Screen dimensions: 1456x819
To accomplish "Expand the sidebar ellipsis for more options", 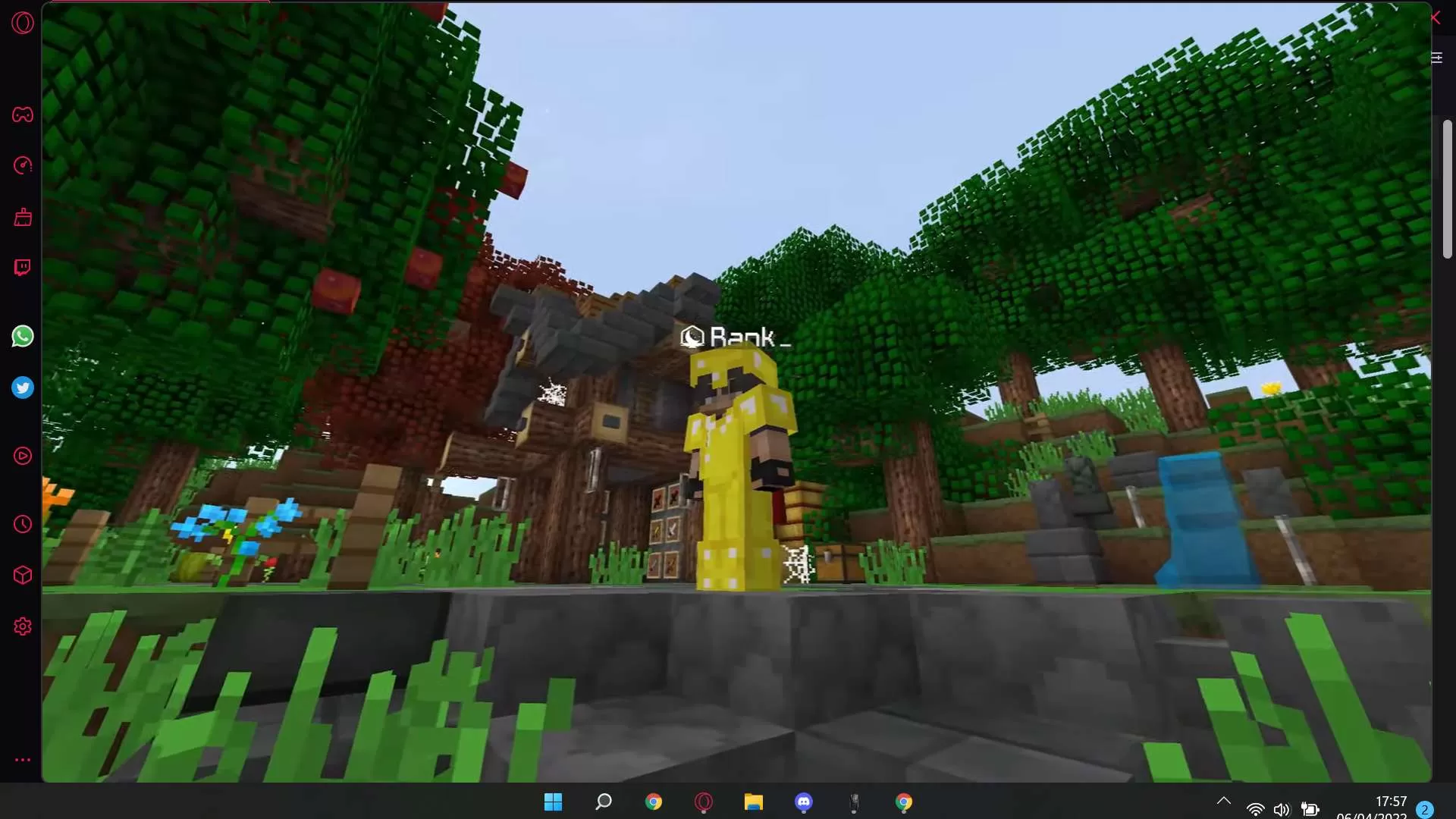I will pyautogui.click(x=23, y=760).
